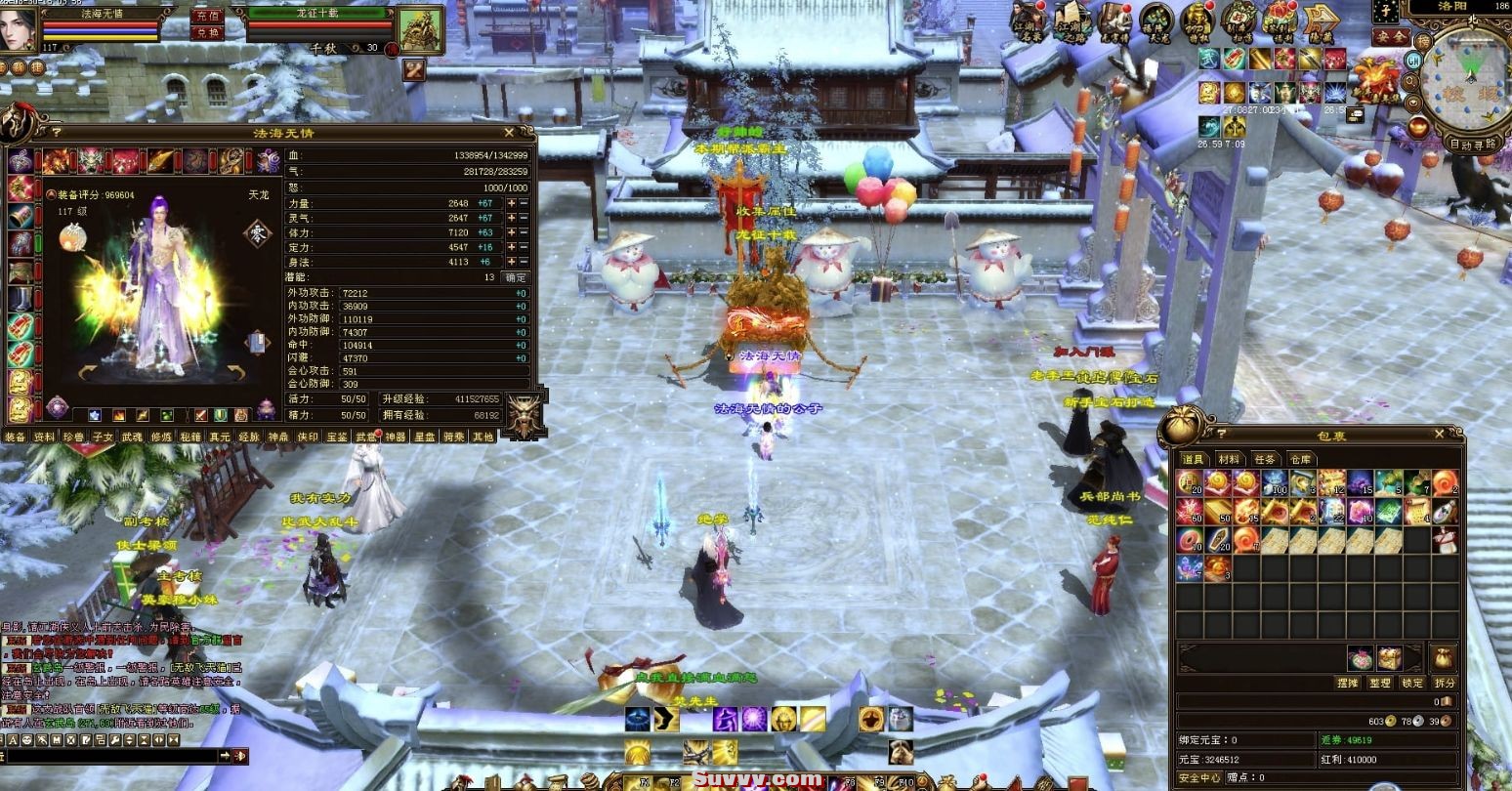Click the money bag icon in the backpack panel

coord(1443,659)
